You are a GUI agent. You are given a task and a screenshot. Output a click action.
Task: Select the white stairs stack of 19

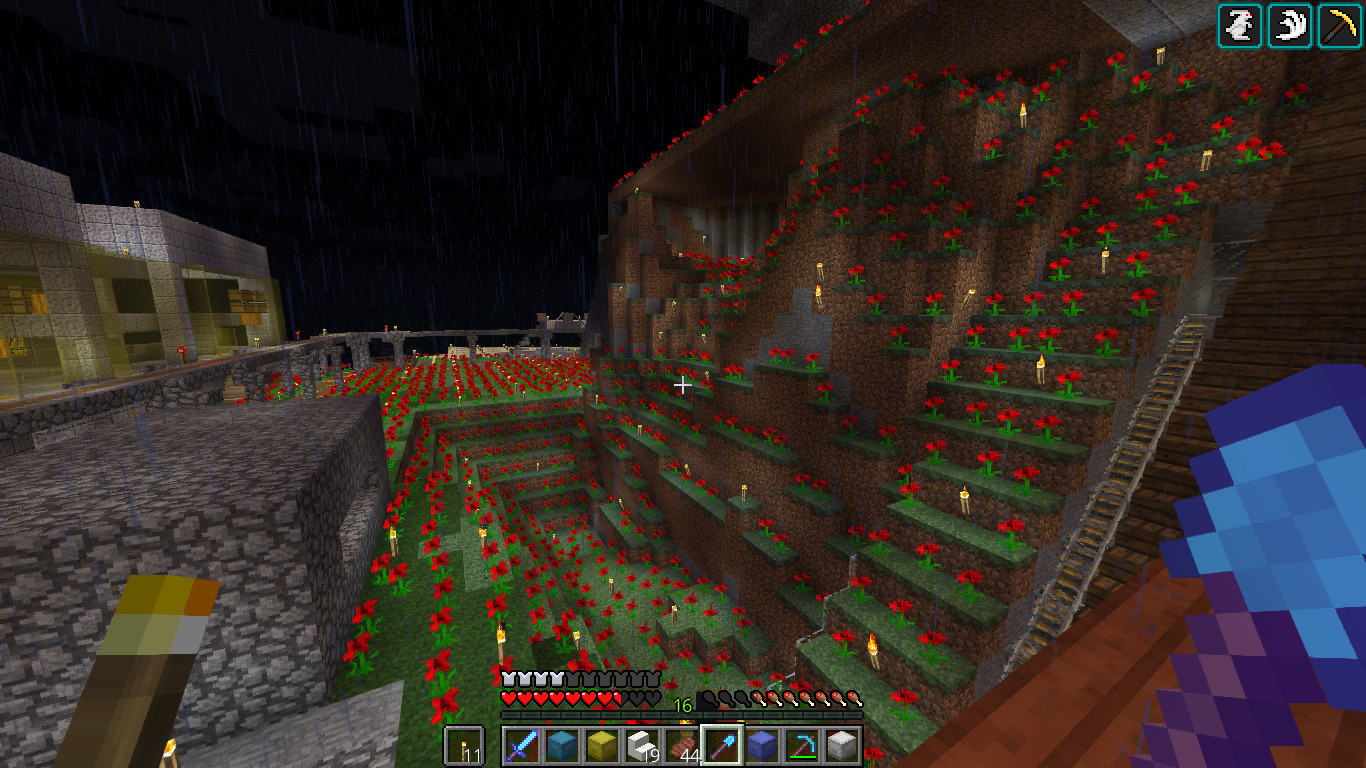(641, 746)
